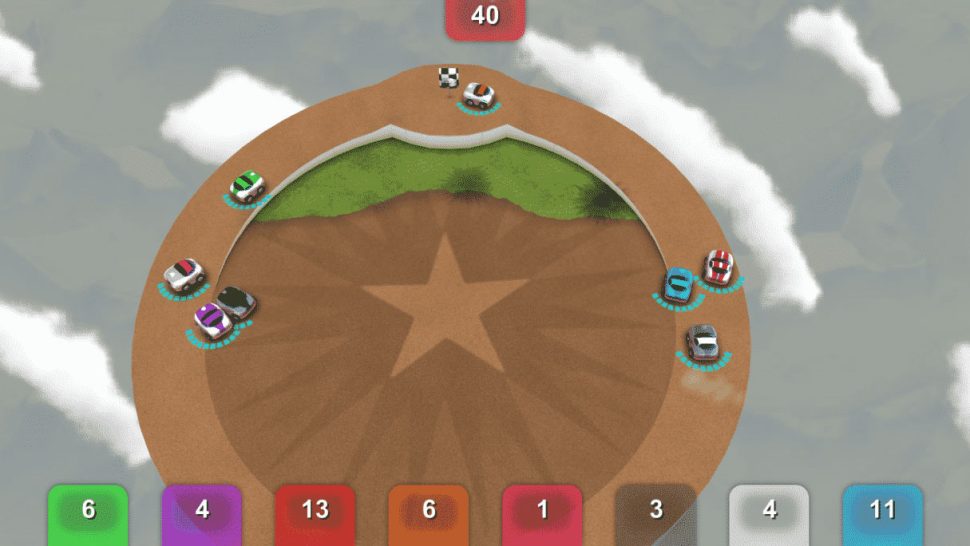Viewport: 970px width, 546px height.
Task: Tap the brown player button
Action: pyautogui.click(x=656, y=513)
